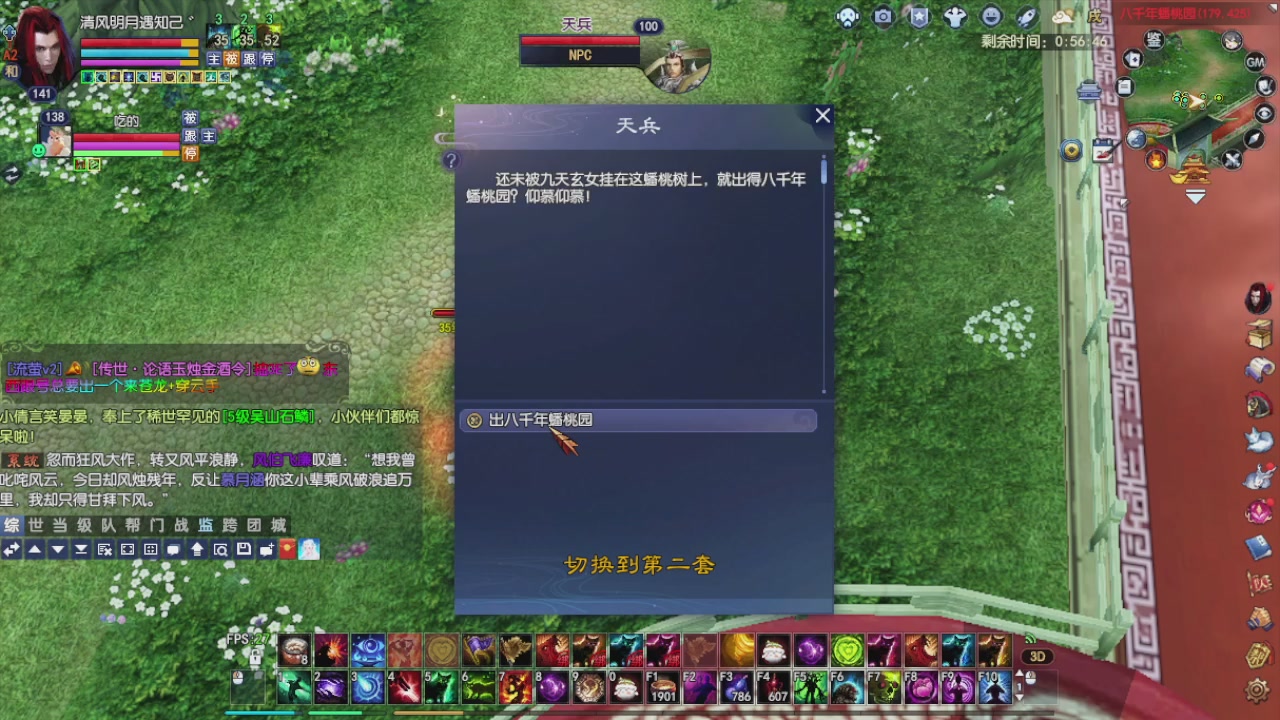Image resolution: width=1280 pixels, height=720 pixels.
Task: Click the red envelope icon in chat toolbar
Action: coord(288,548)
